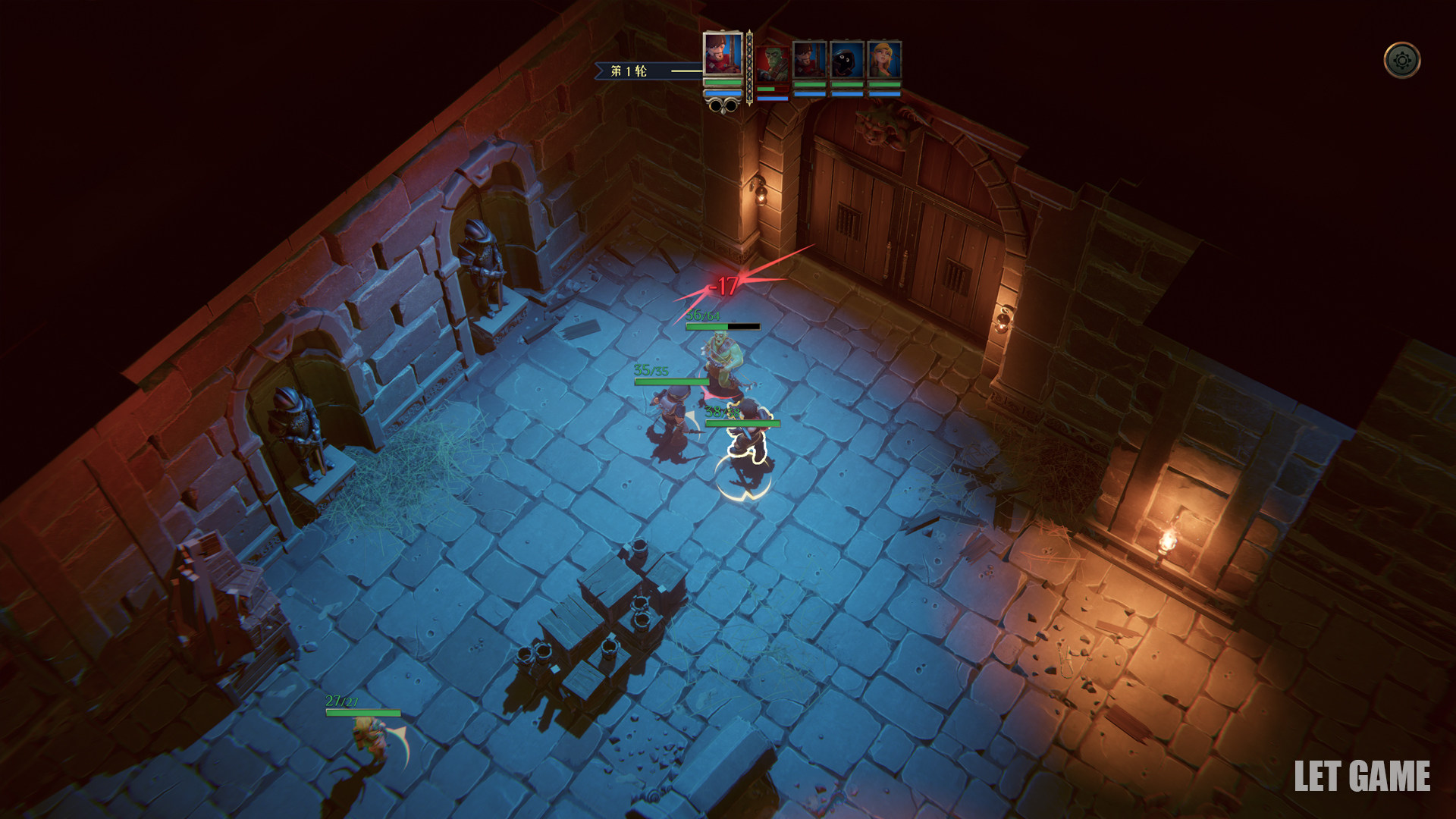Click the hooded dark figure turn portrait

[x=846, y=60]
